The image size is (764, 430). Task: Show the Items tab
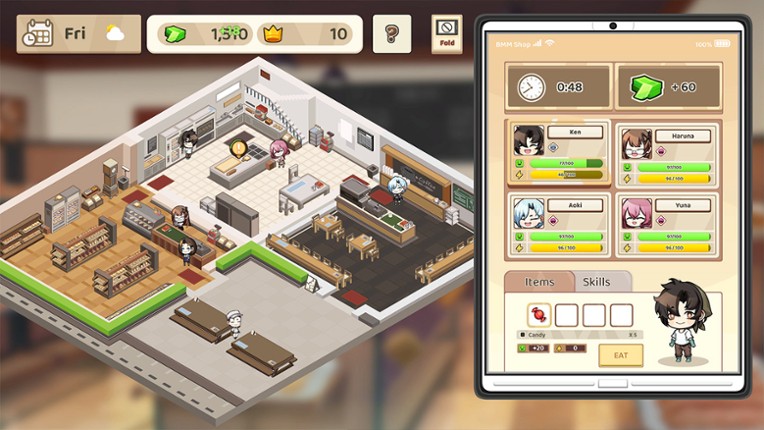click(540, 282)
